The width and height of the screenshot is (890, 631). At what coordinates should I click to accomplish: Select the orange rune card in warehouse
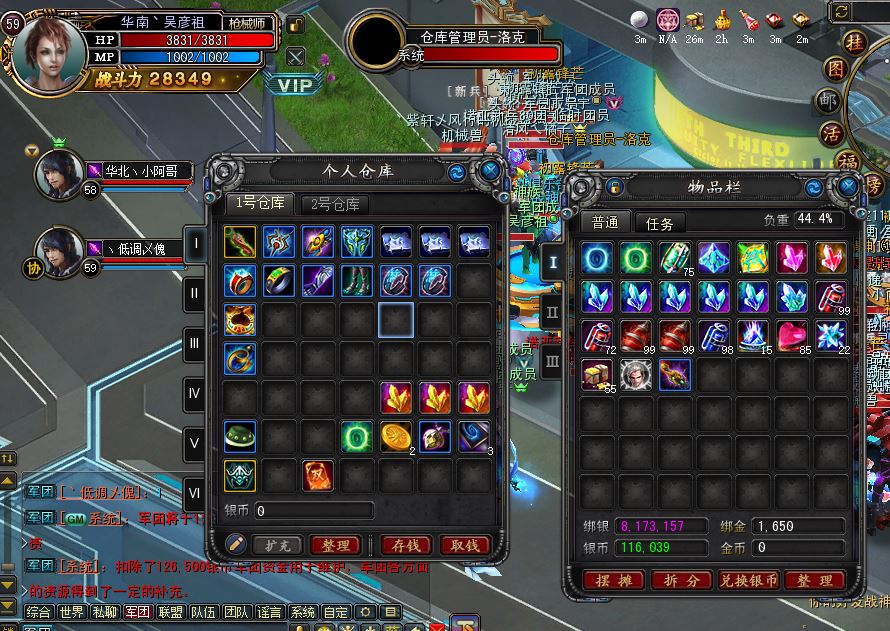pyautogui.click(x=318, y=475)
